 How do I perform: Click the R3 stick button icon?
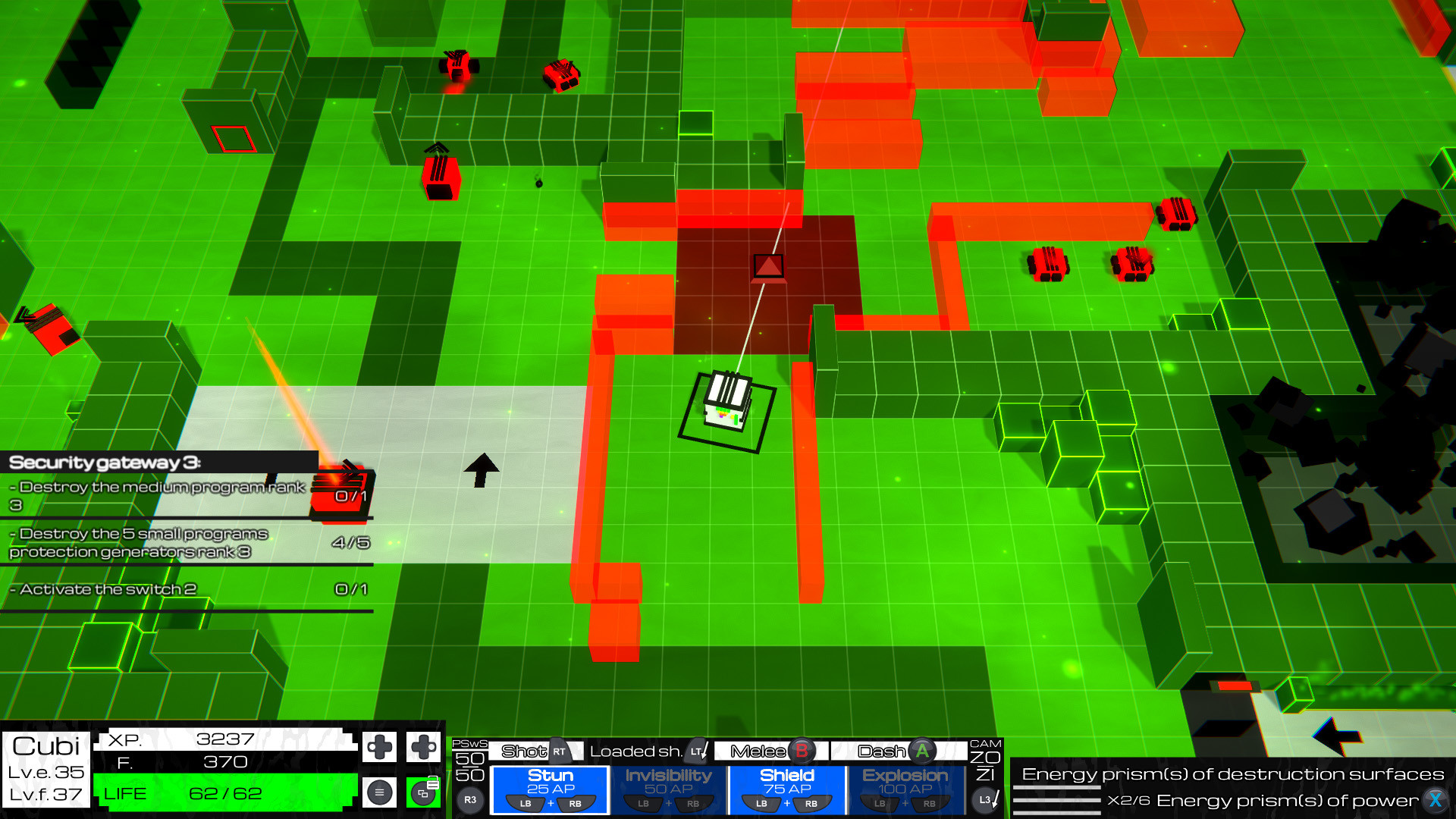(x=471, y=800)
